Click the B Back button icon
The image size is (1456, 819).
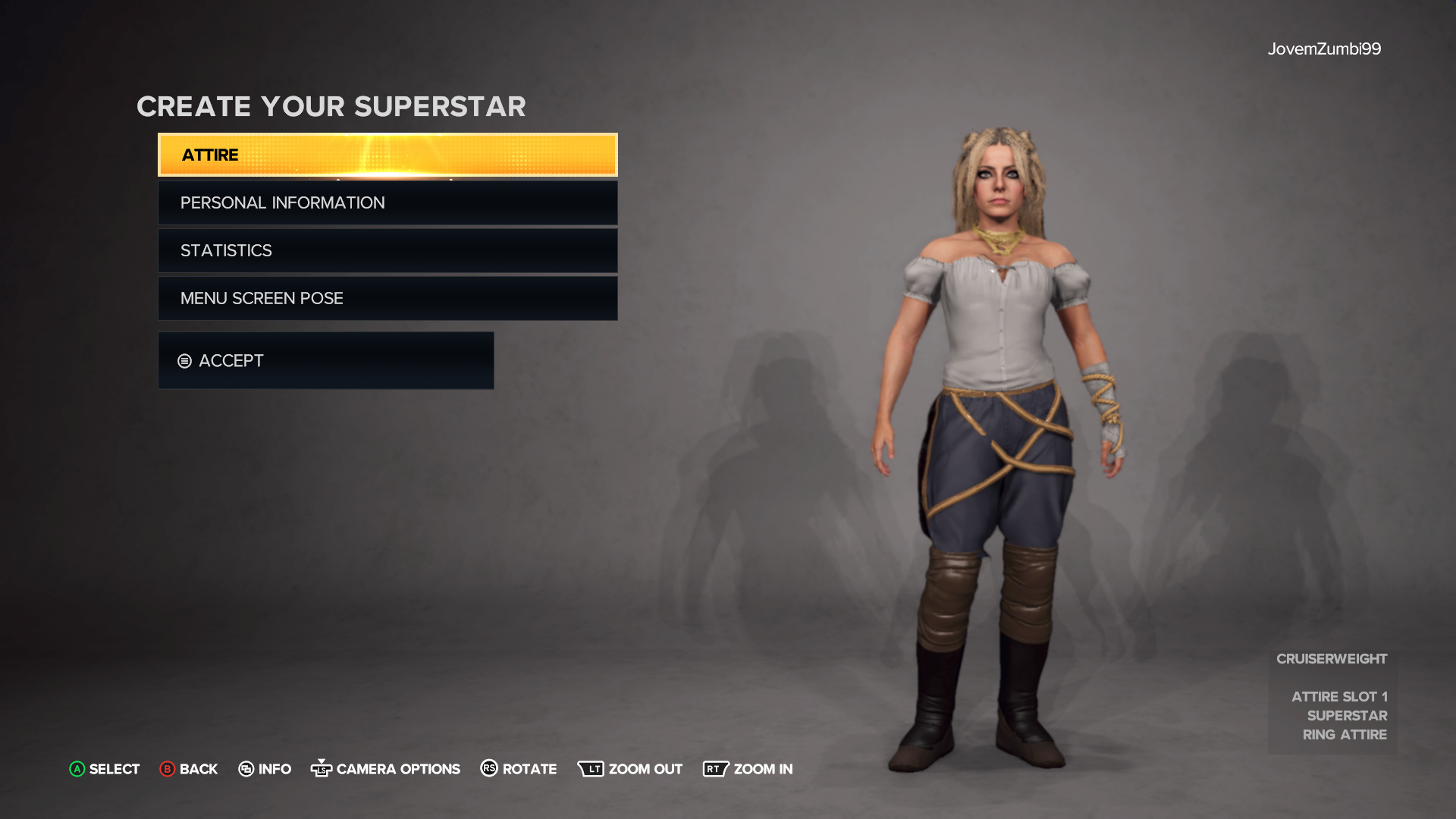[x=165, y=769]
